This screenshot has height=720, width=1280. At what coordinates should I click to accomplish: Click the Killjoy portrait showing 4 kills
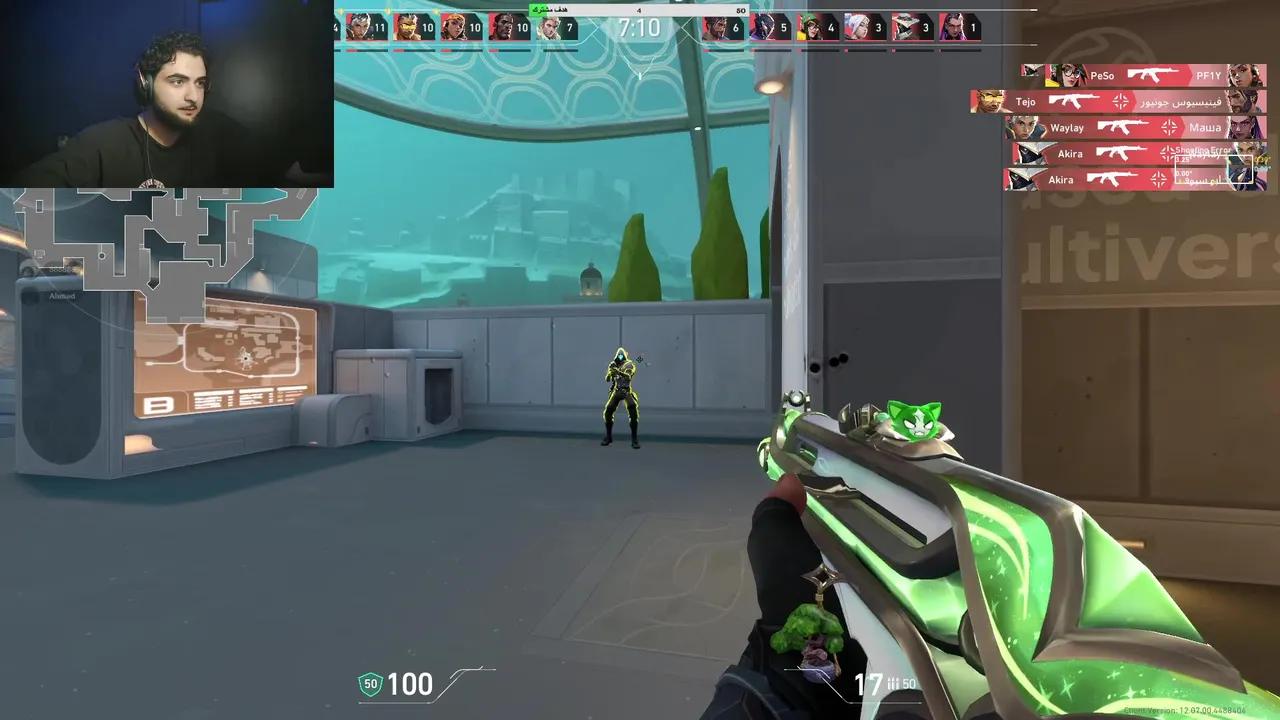(815, 28)
